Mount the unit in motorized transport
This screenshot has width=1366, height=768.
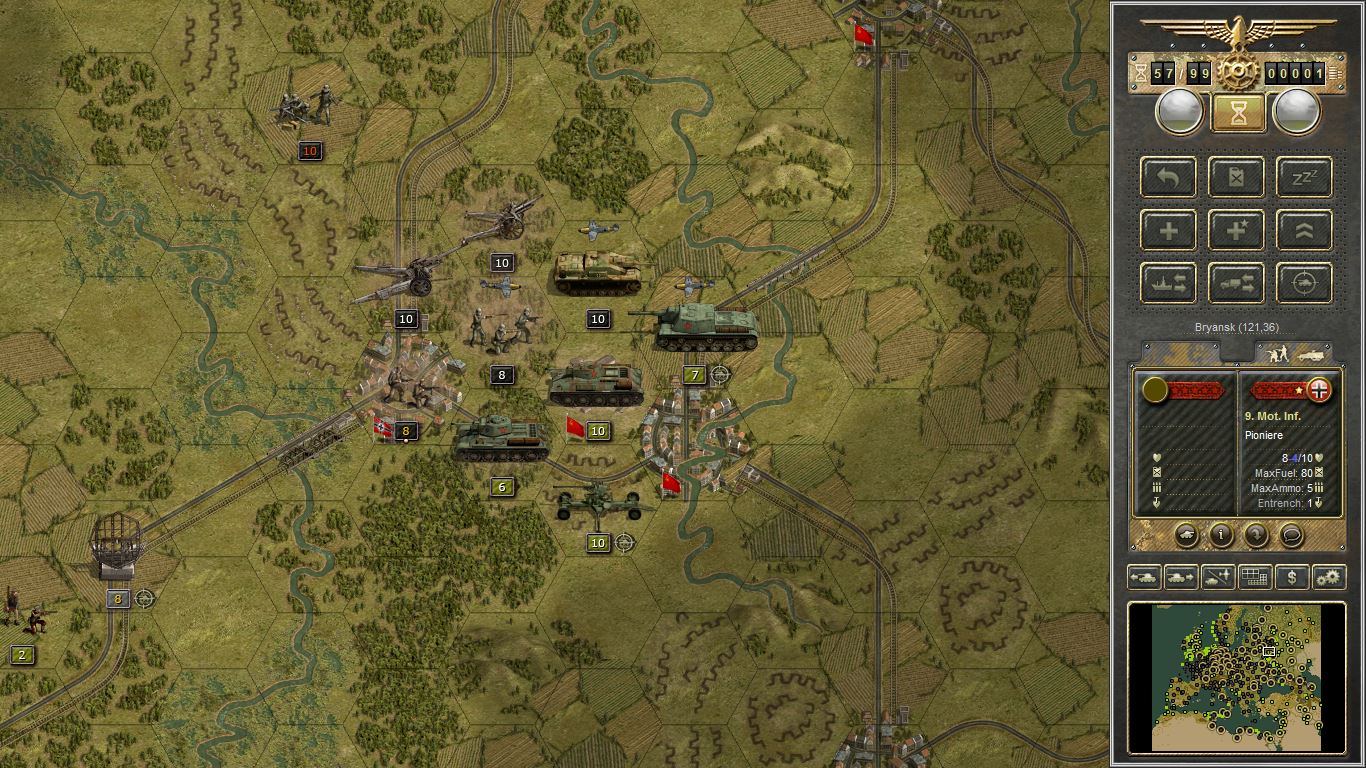click(x=1236, y=283)
